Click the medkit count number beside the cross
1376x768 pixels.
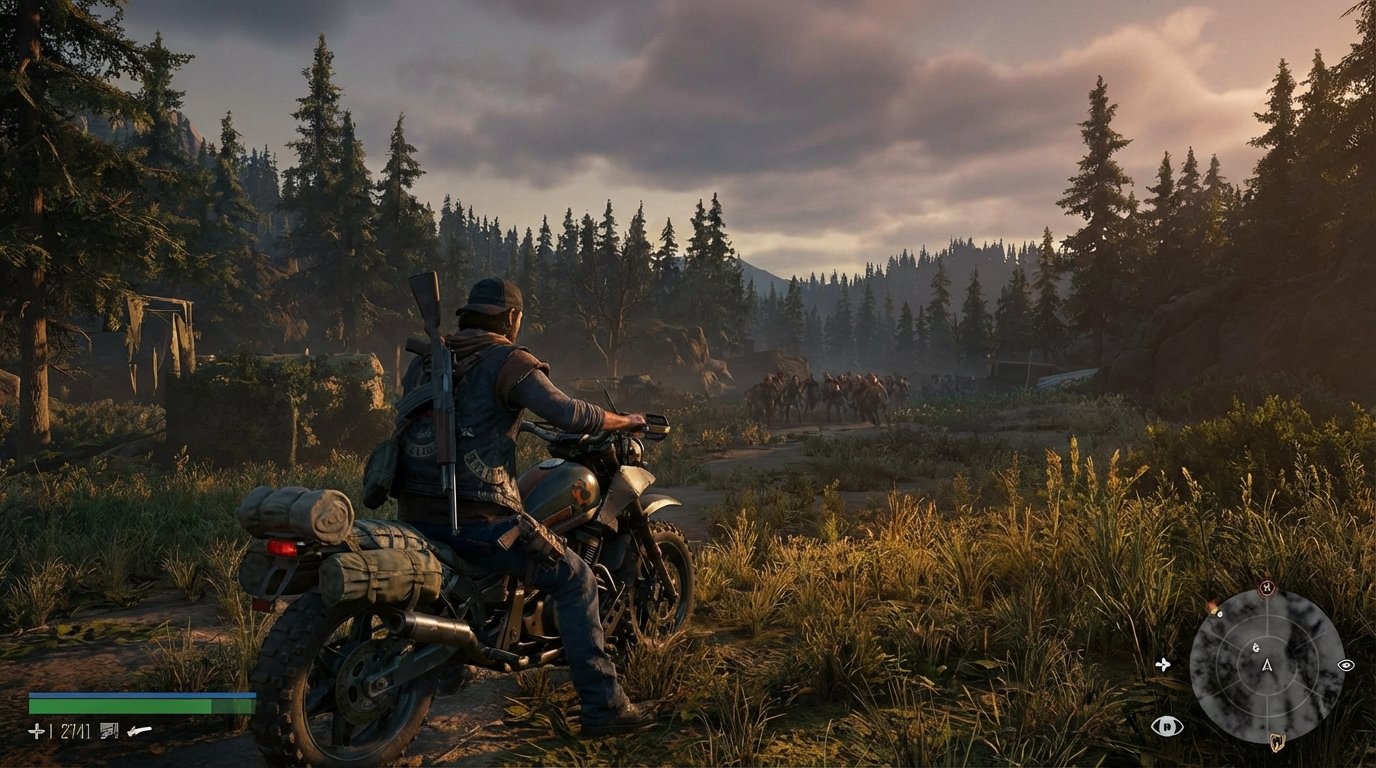(50, 730)
